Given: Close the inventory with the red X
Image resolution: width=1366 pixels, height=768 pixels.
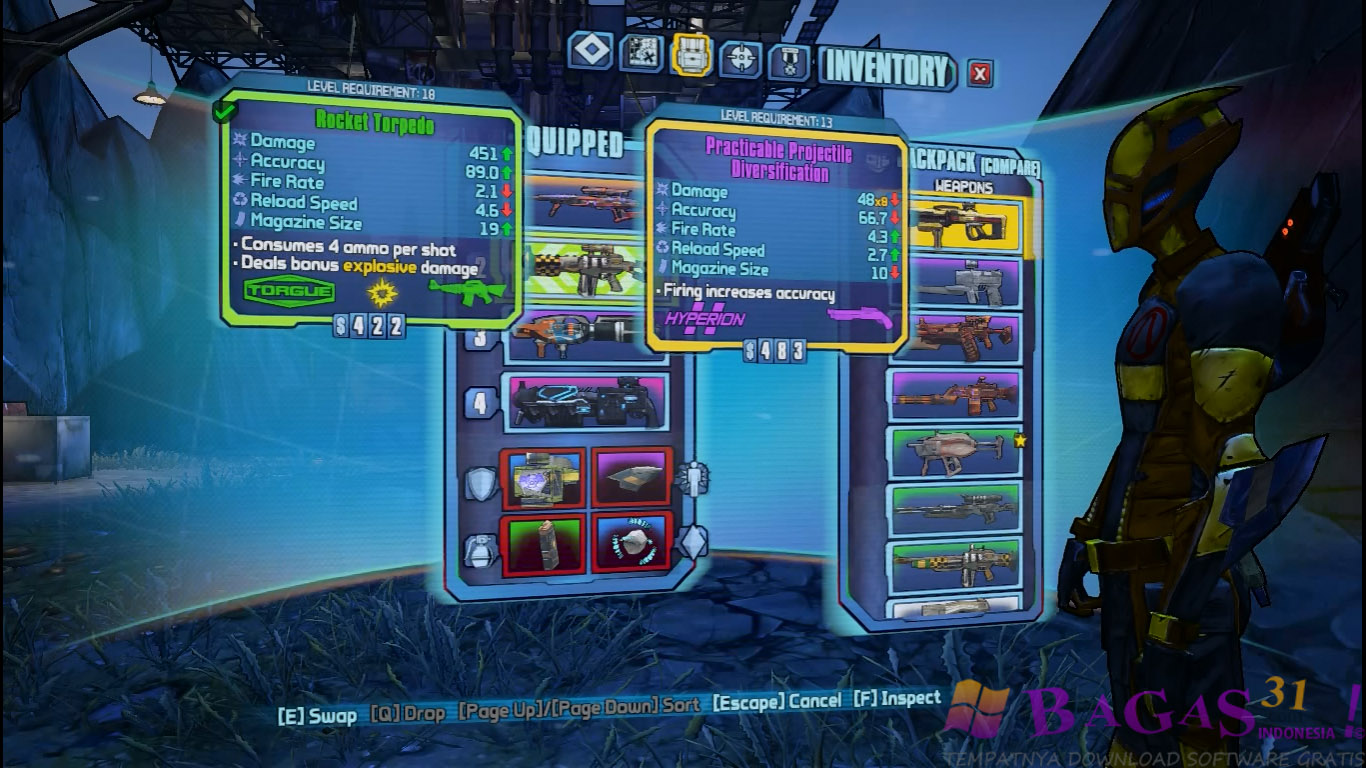Looking at the screenshot, I should pyautogui.click(x=980, y=73).
